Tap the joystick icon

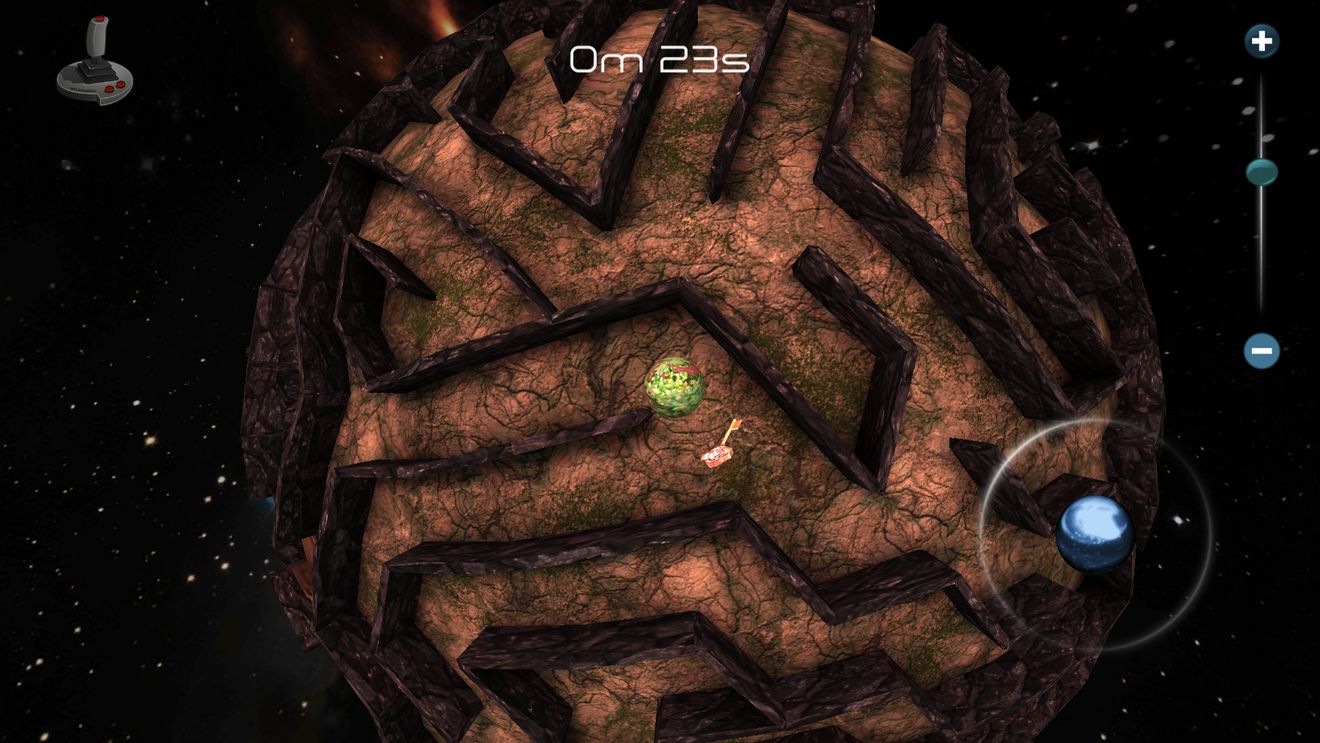[95, 62]
